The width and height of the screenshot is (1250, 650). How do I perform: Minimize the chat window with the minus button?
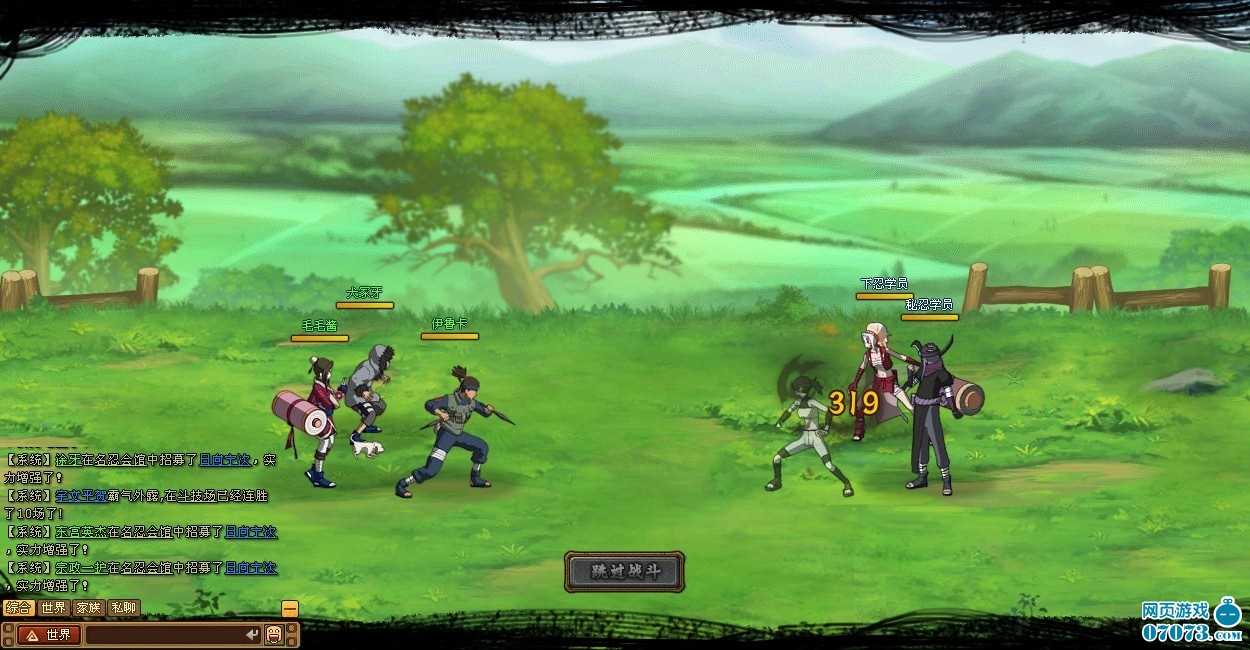290,608
